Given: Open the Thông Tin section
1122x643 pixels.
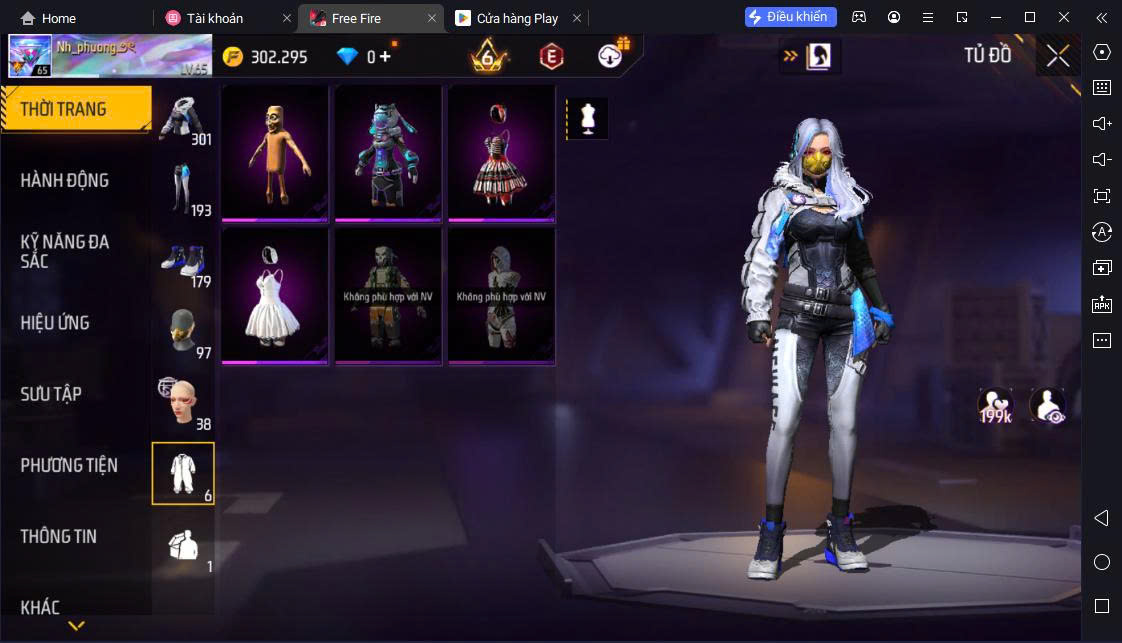Looking at the screenshot, I should (59, 536).
